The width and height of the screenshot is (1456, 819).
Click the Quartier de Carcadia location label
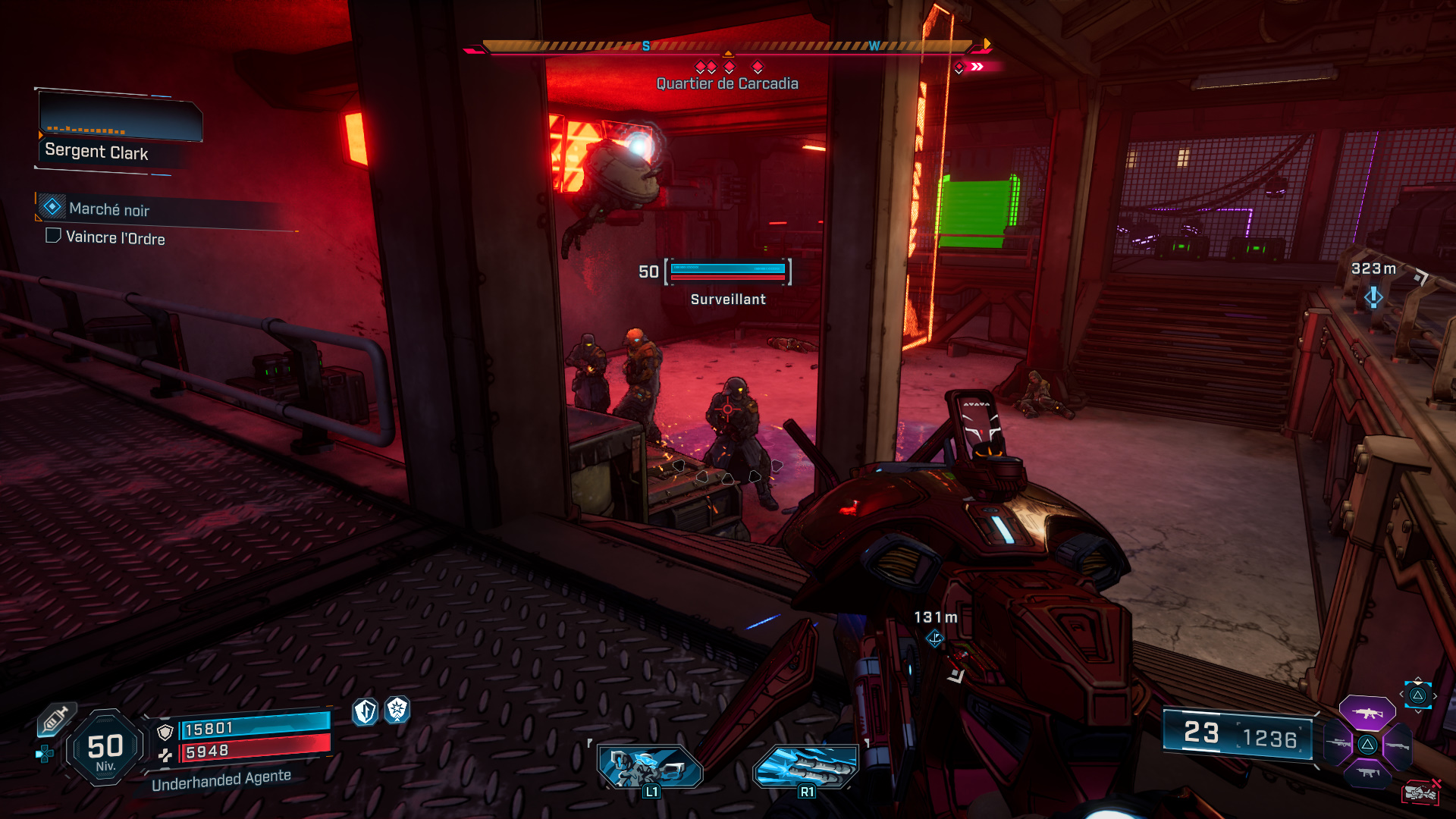point(727,83)
